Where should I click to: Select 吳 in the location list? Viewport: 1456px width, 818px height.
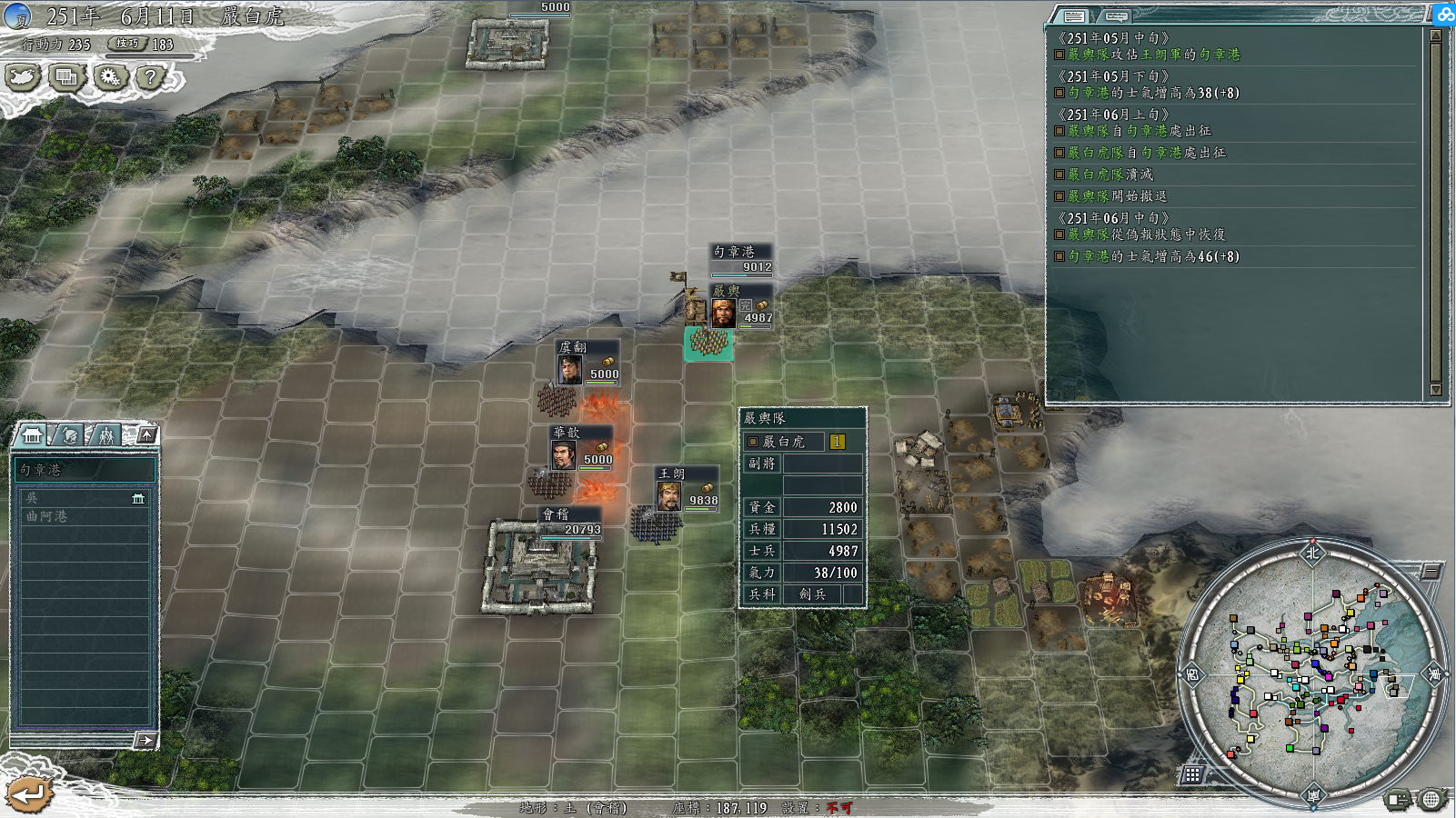click(82, 498)
